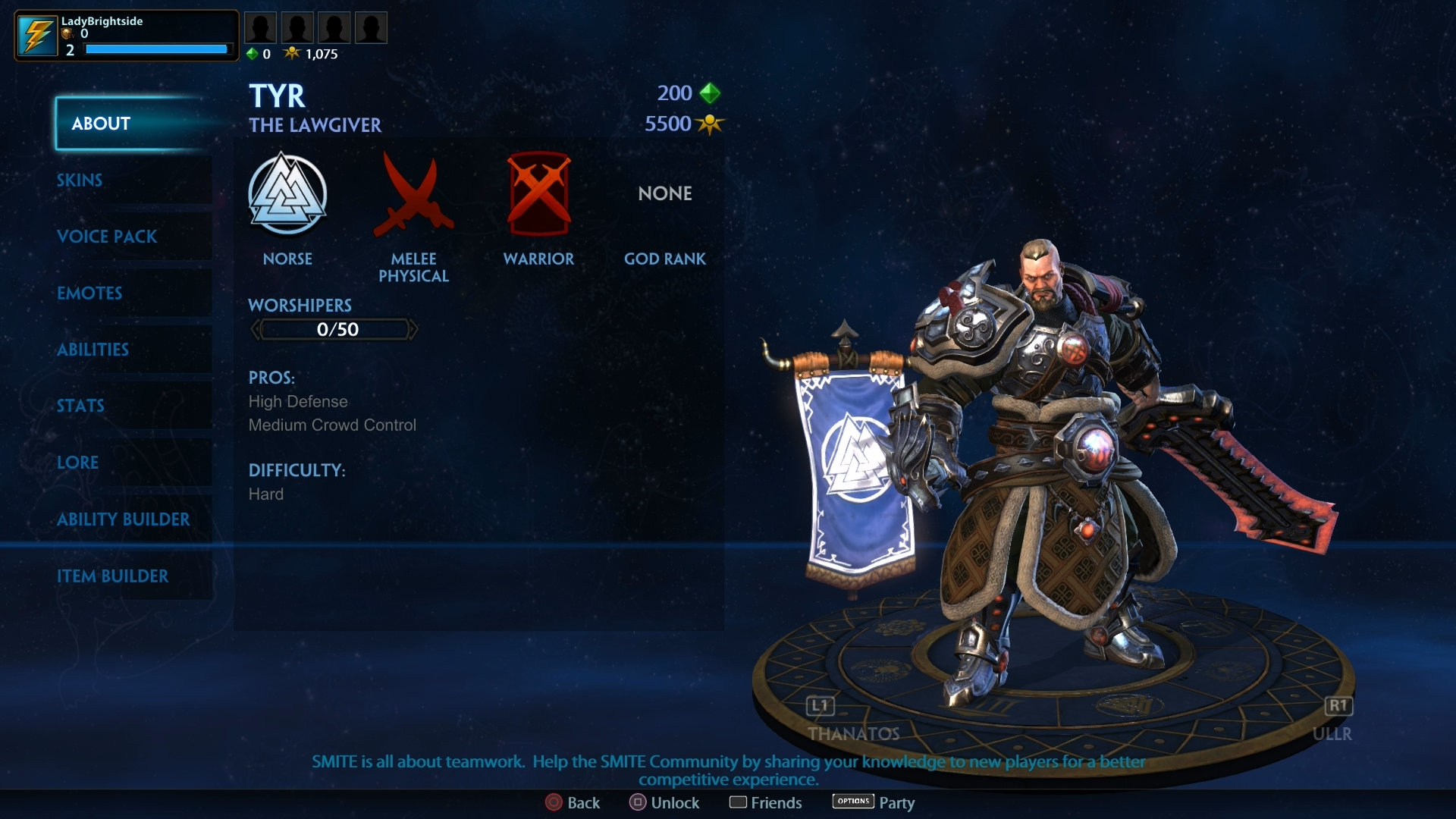1456x819 pixels.
Task: Go Back using the circle button
Action: (573, 802)
